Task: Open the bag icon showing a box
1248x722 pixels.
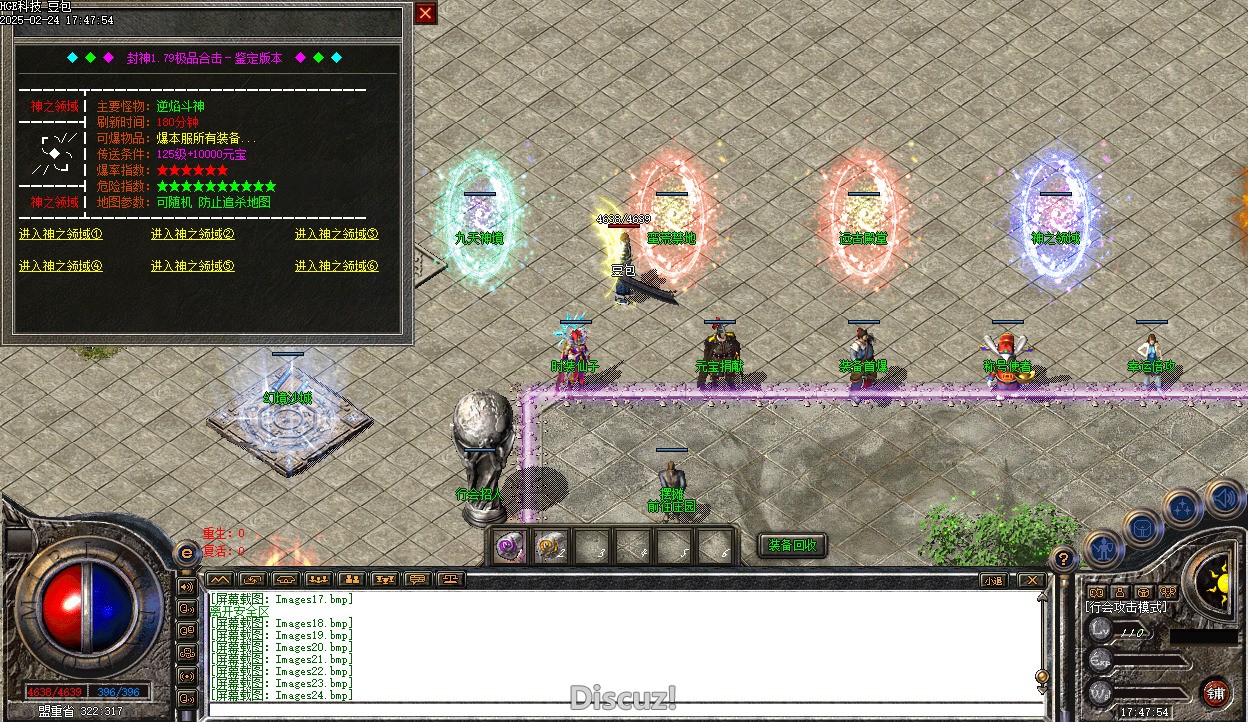Action: pyautogui.click(x=1141, y=525)
